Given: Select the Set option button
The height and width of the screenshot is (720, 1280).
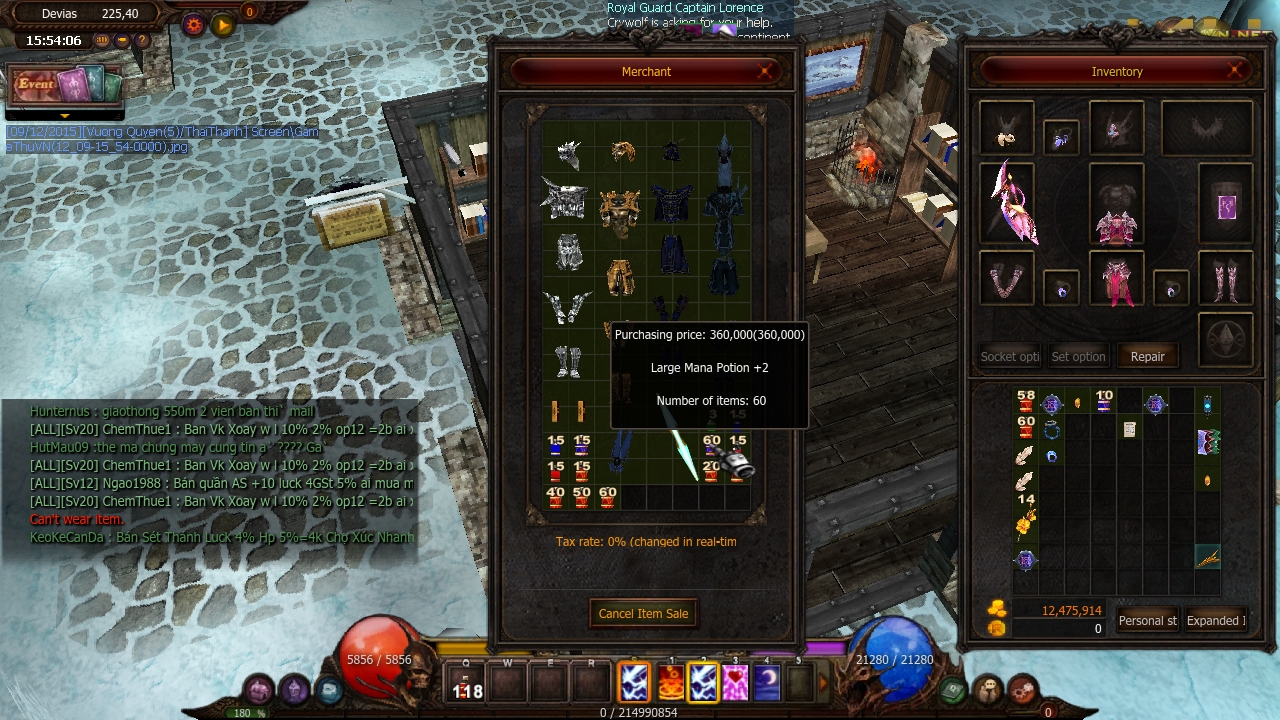Looking at the screenshot, I should [1078, 356].
